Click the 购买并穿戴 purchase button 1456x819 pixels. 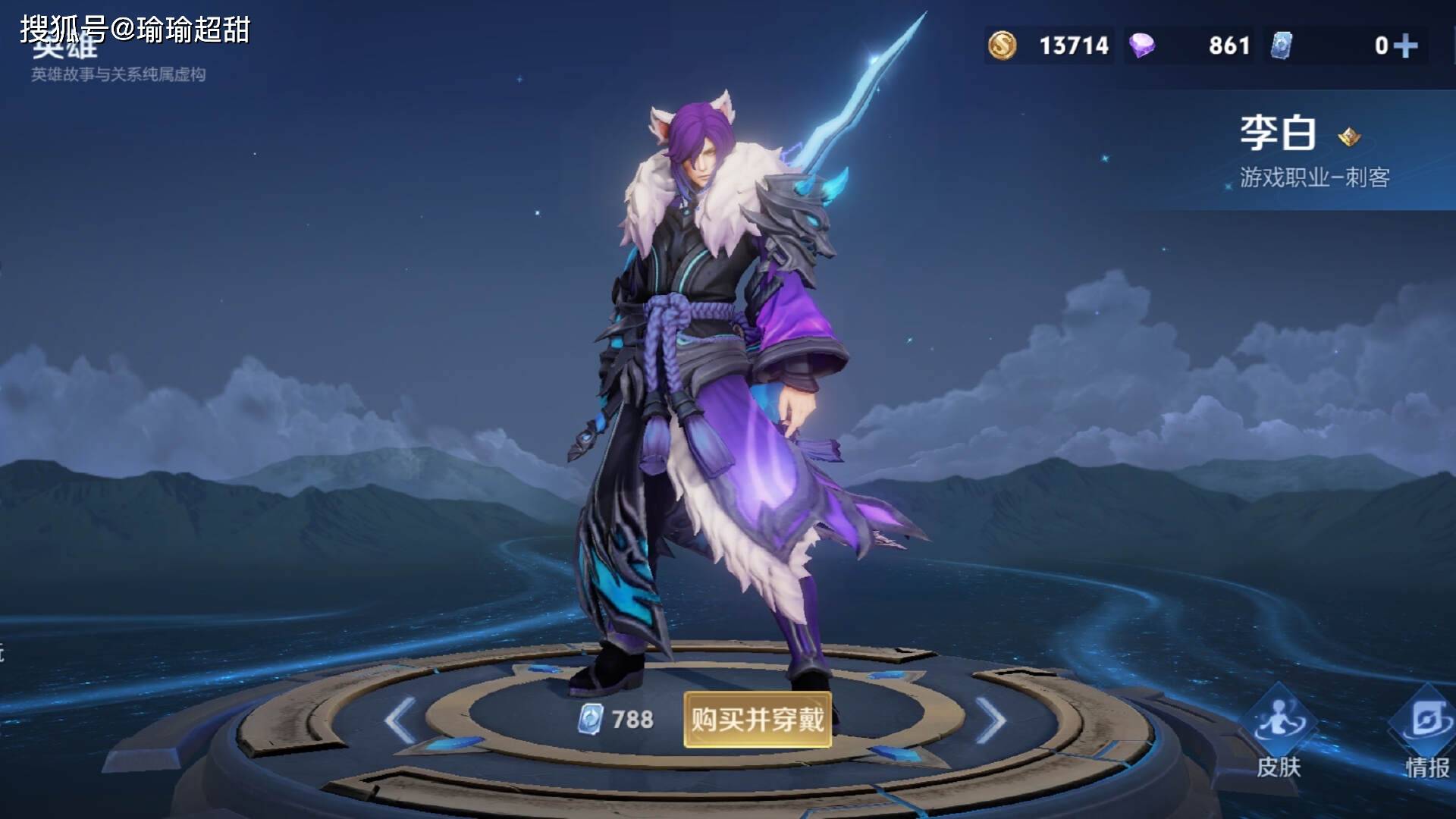757,719
